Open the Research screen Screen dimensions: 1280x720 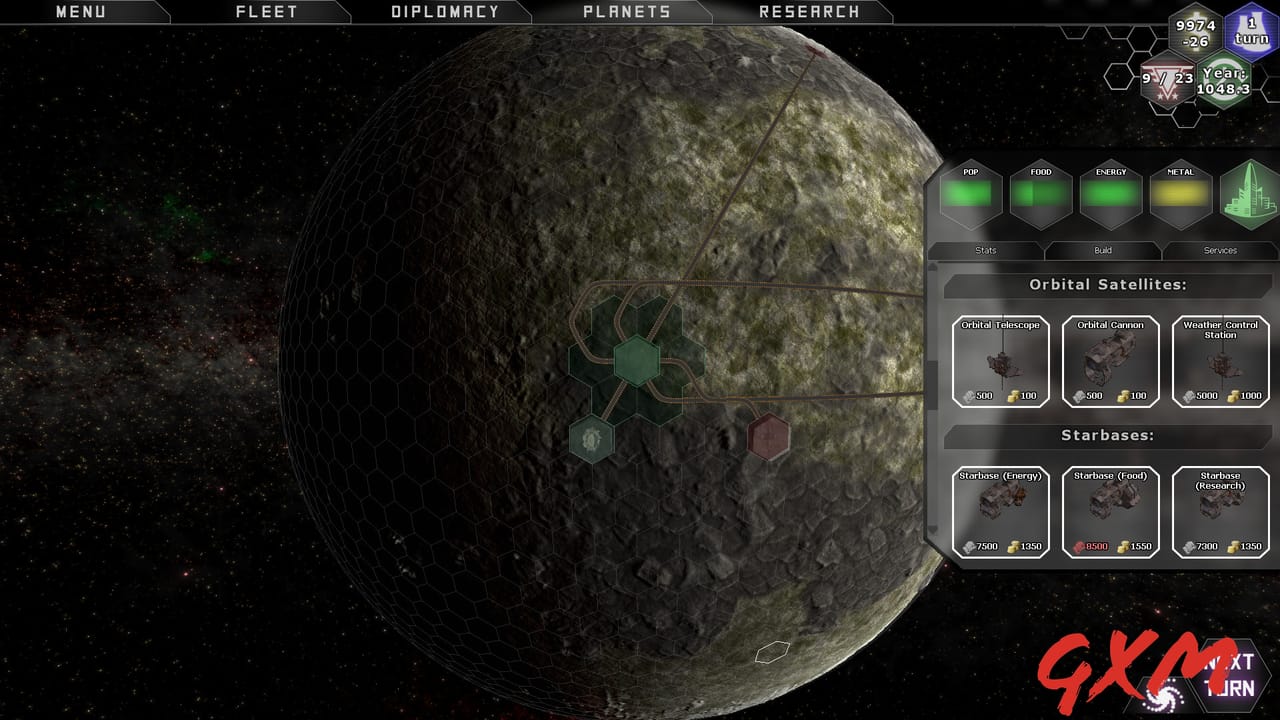point(808,12)
